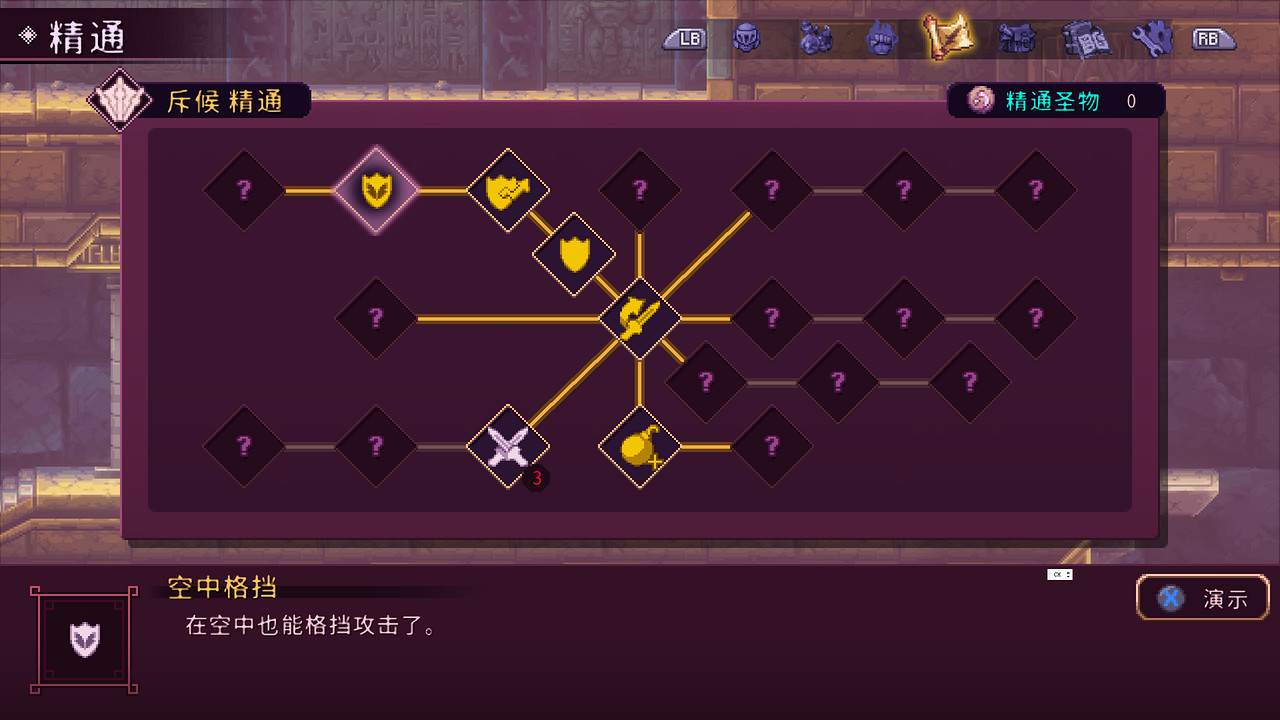Click the OK input overlay button
Screen dimensions: 1280x720
coord(1055,574)
